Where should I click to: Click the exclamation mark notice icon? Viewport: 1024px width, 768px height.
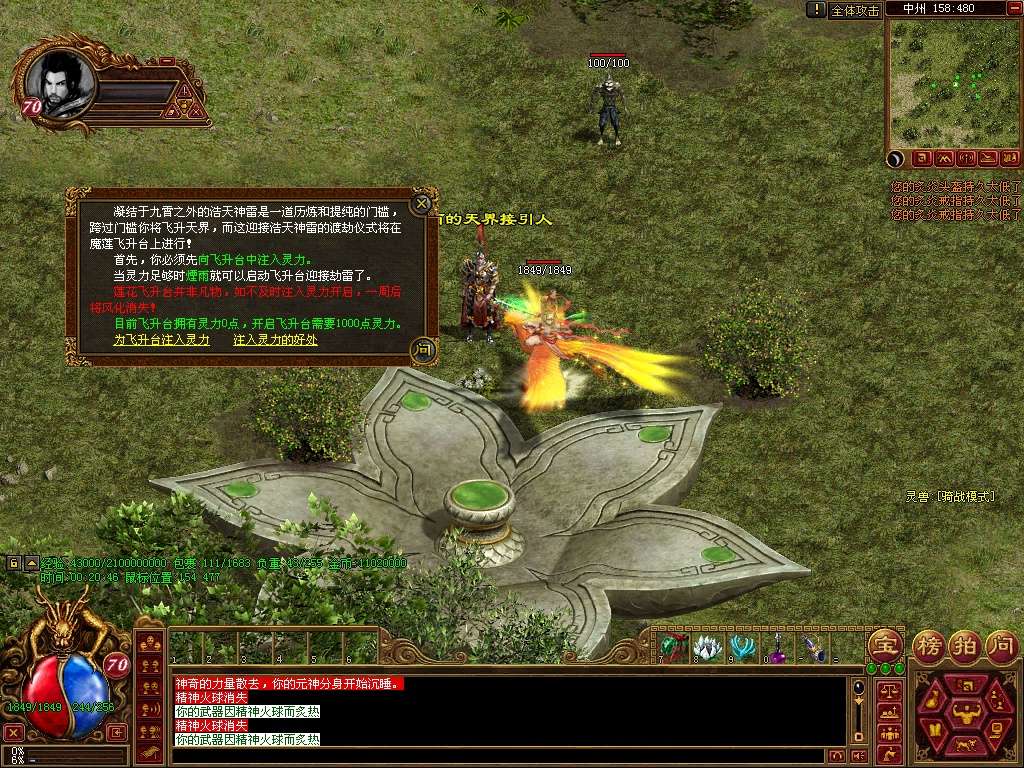pos(817,10)
